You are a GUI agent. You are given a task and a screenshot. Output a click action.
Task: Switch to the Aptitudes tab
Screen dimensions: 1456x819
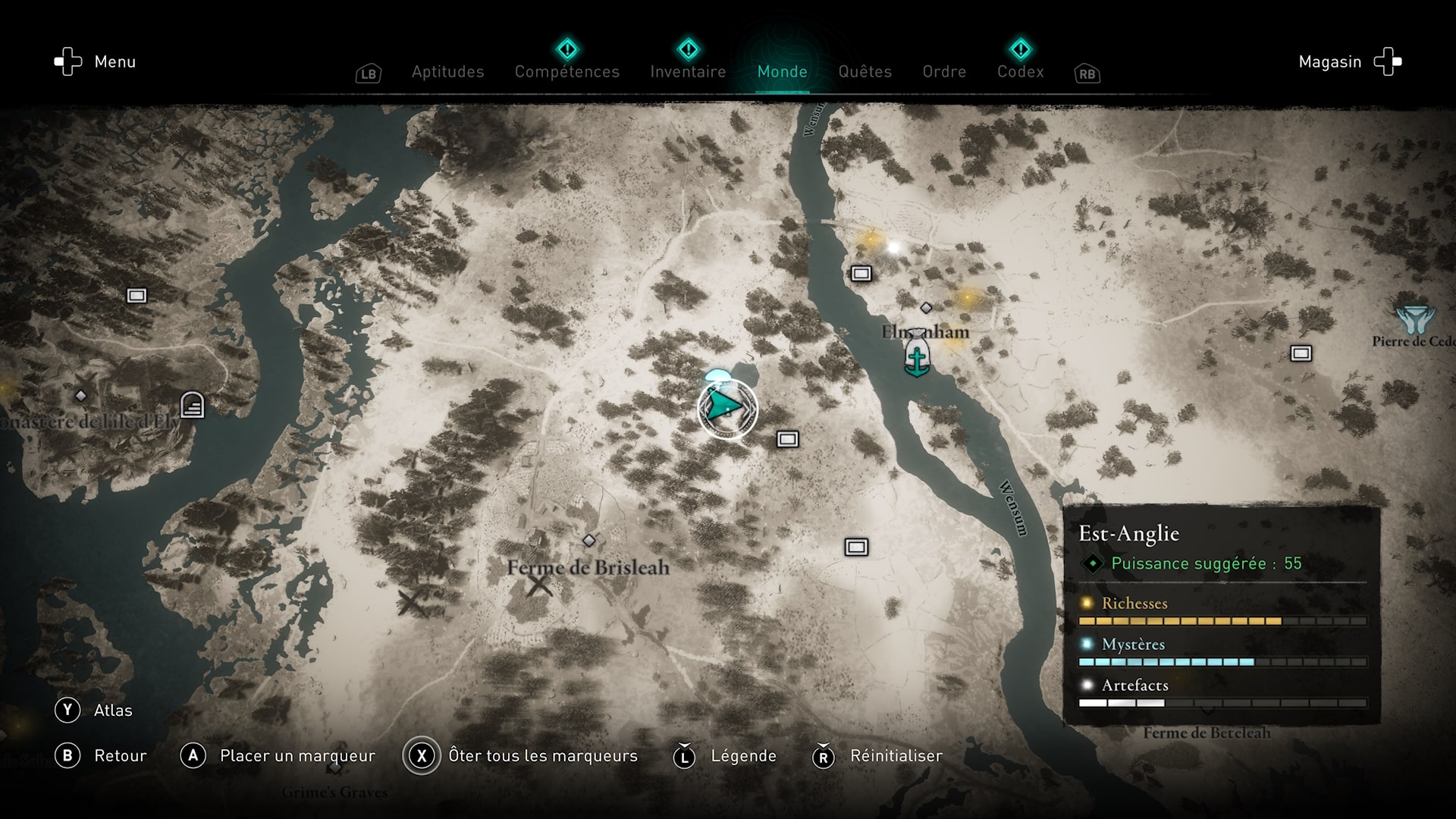click(x=447, y=72)
